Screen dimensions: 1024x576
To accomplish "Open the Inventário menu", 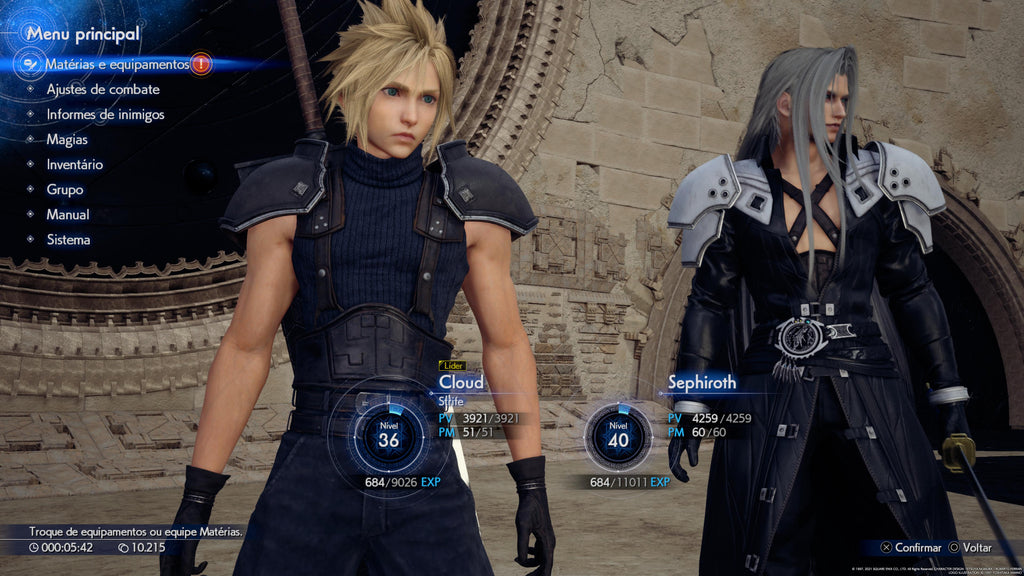I will (74, 164).
